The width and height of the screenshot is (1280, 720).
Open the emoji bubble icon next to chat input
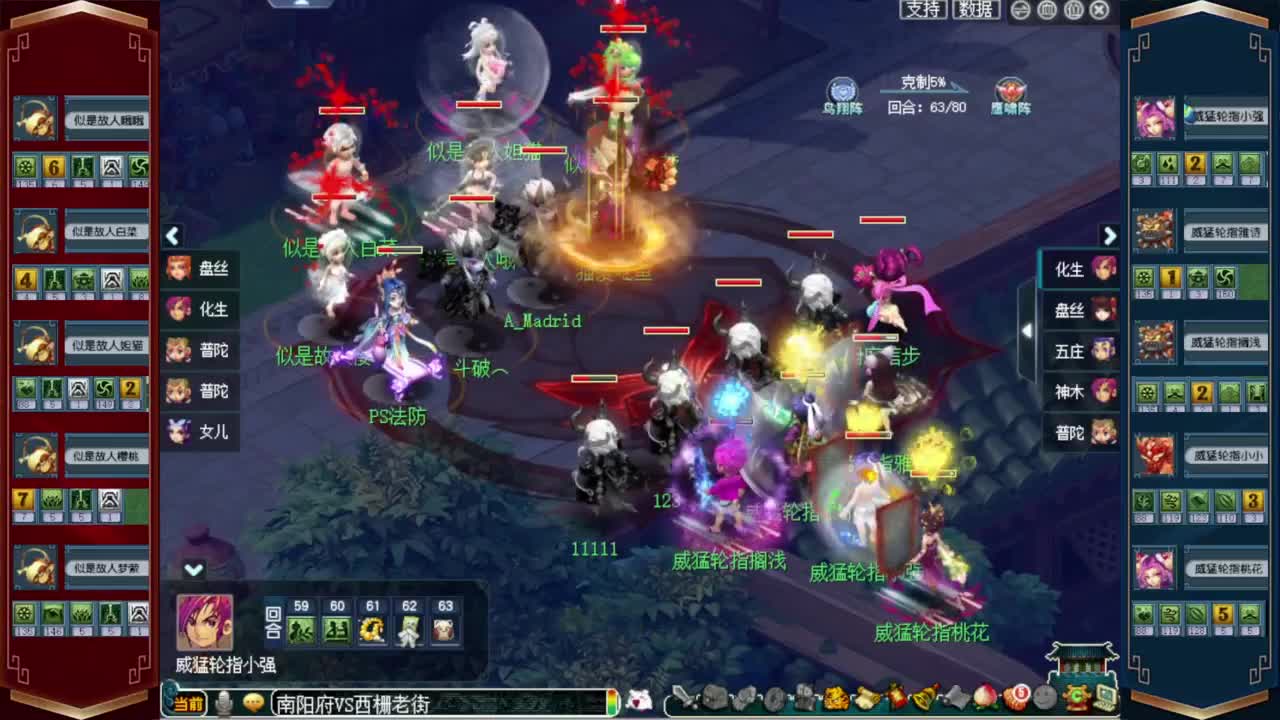pos(254,703)
